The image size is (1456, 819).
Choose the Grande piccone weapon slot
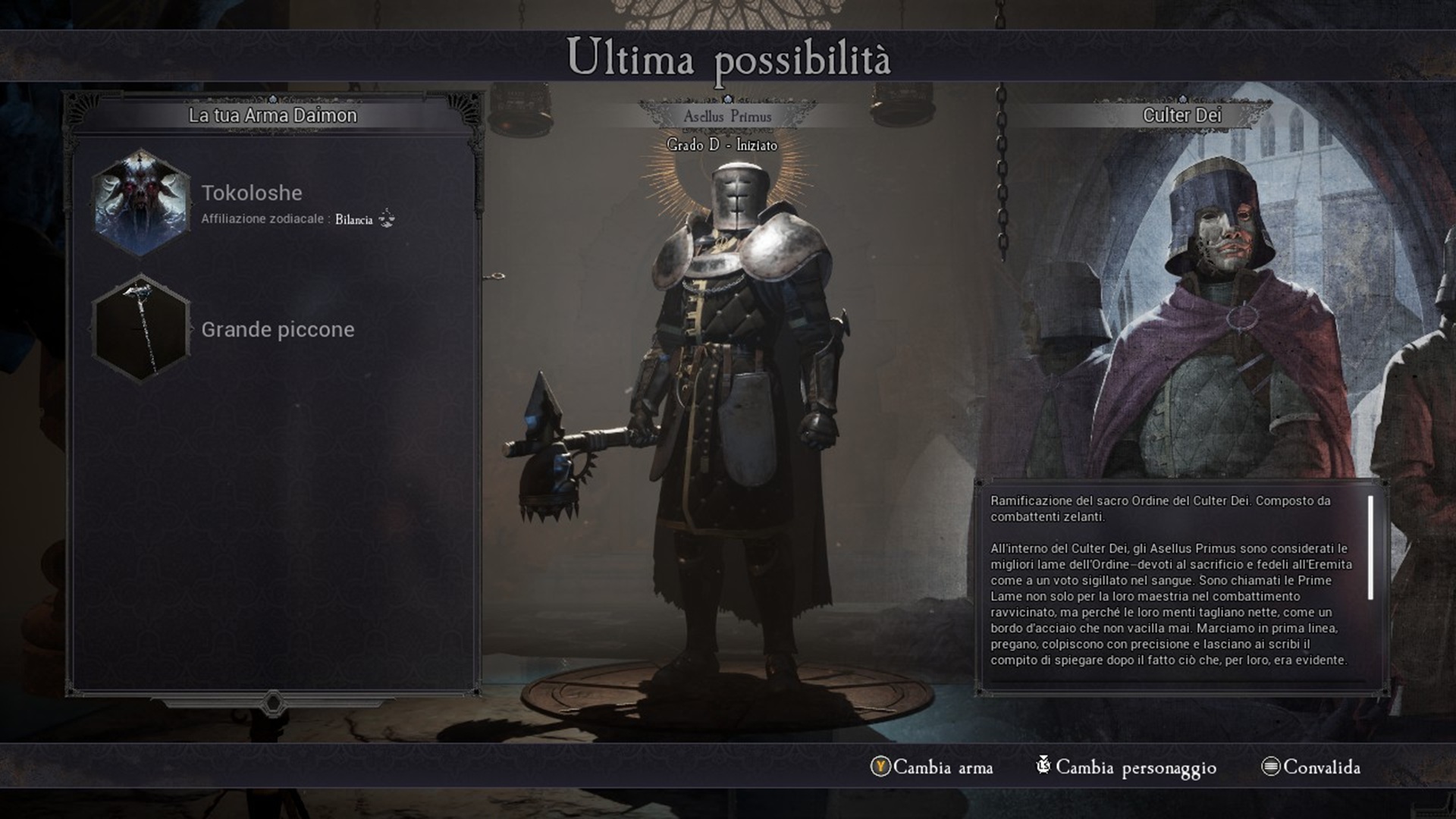click(140, 329)
